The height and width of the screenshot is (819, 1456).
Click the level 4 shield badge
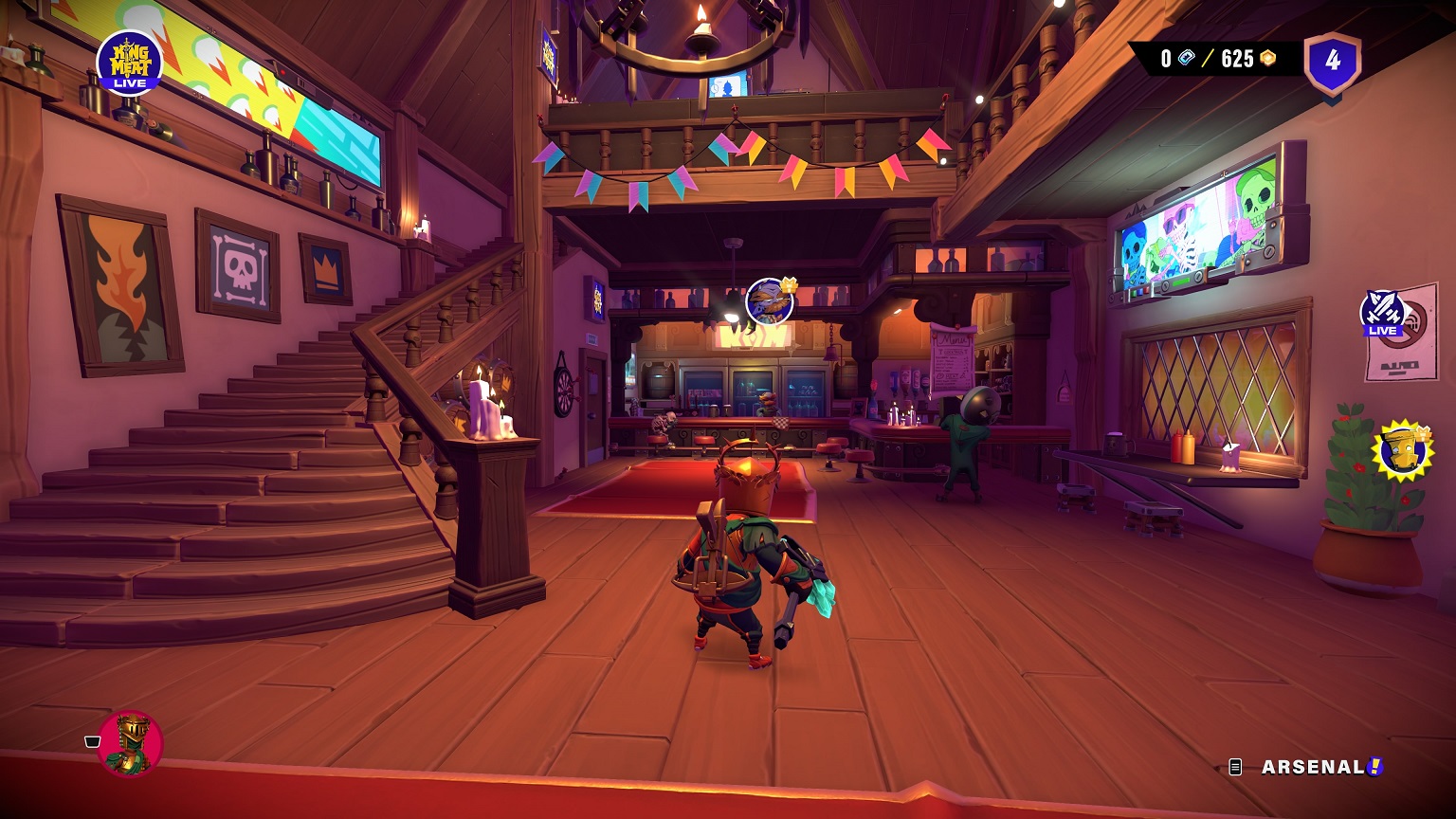tap(1333, 63)
